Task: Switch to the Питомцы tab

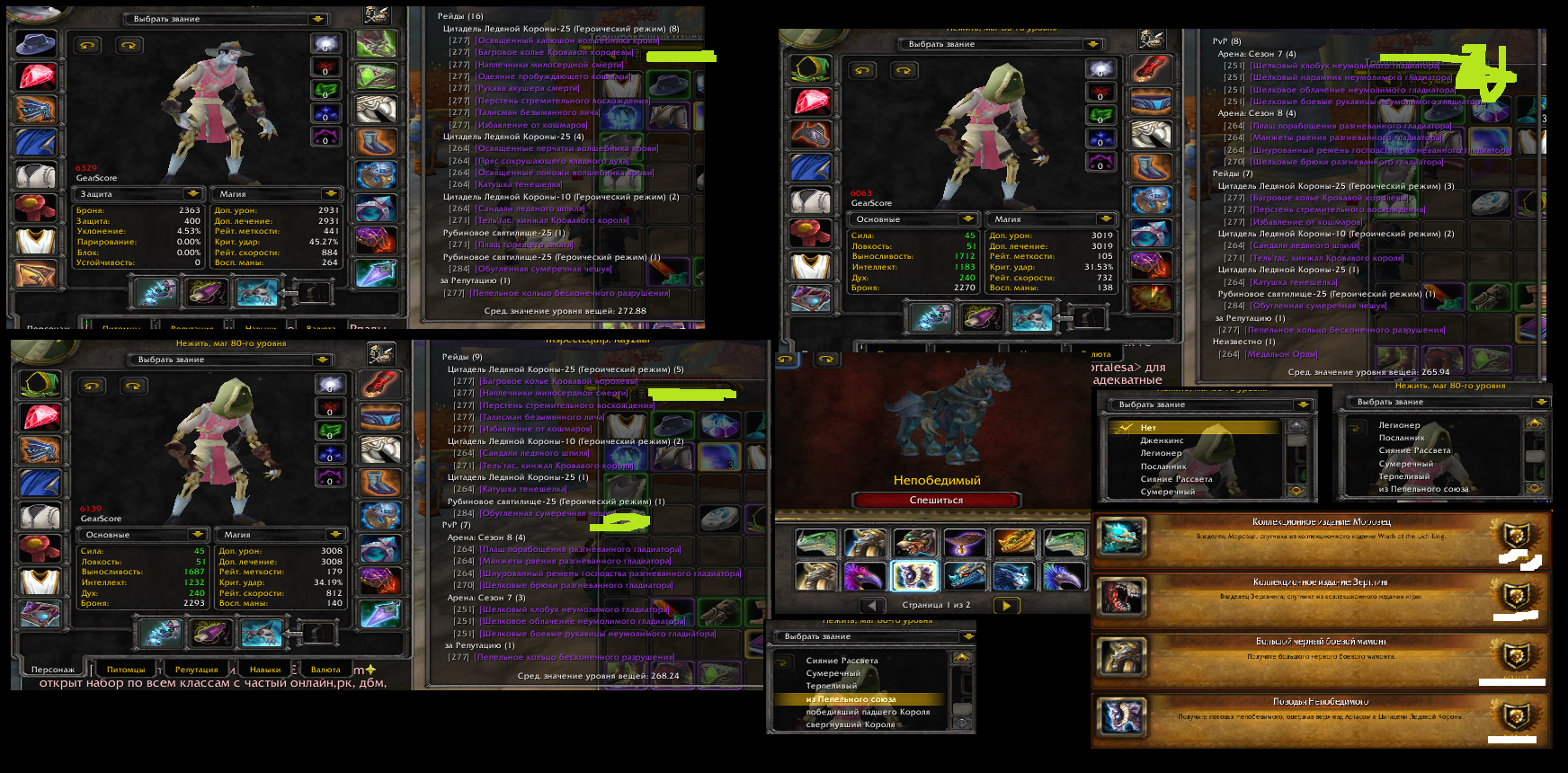Action: [x=126, y=670]
